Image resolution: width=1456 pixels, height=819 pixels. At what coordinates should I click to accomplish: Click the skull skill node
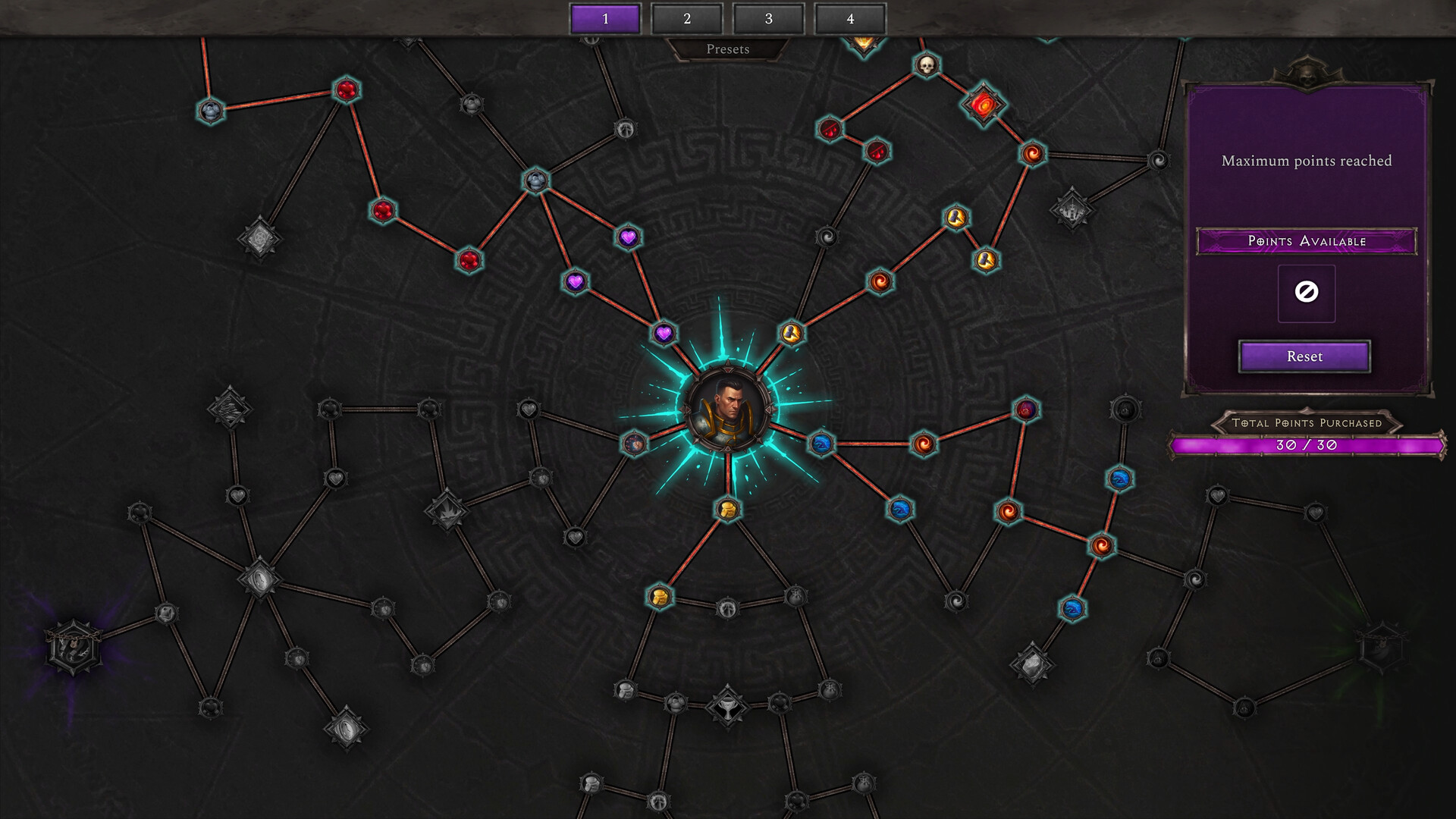click(926, 65)
